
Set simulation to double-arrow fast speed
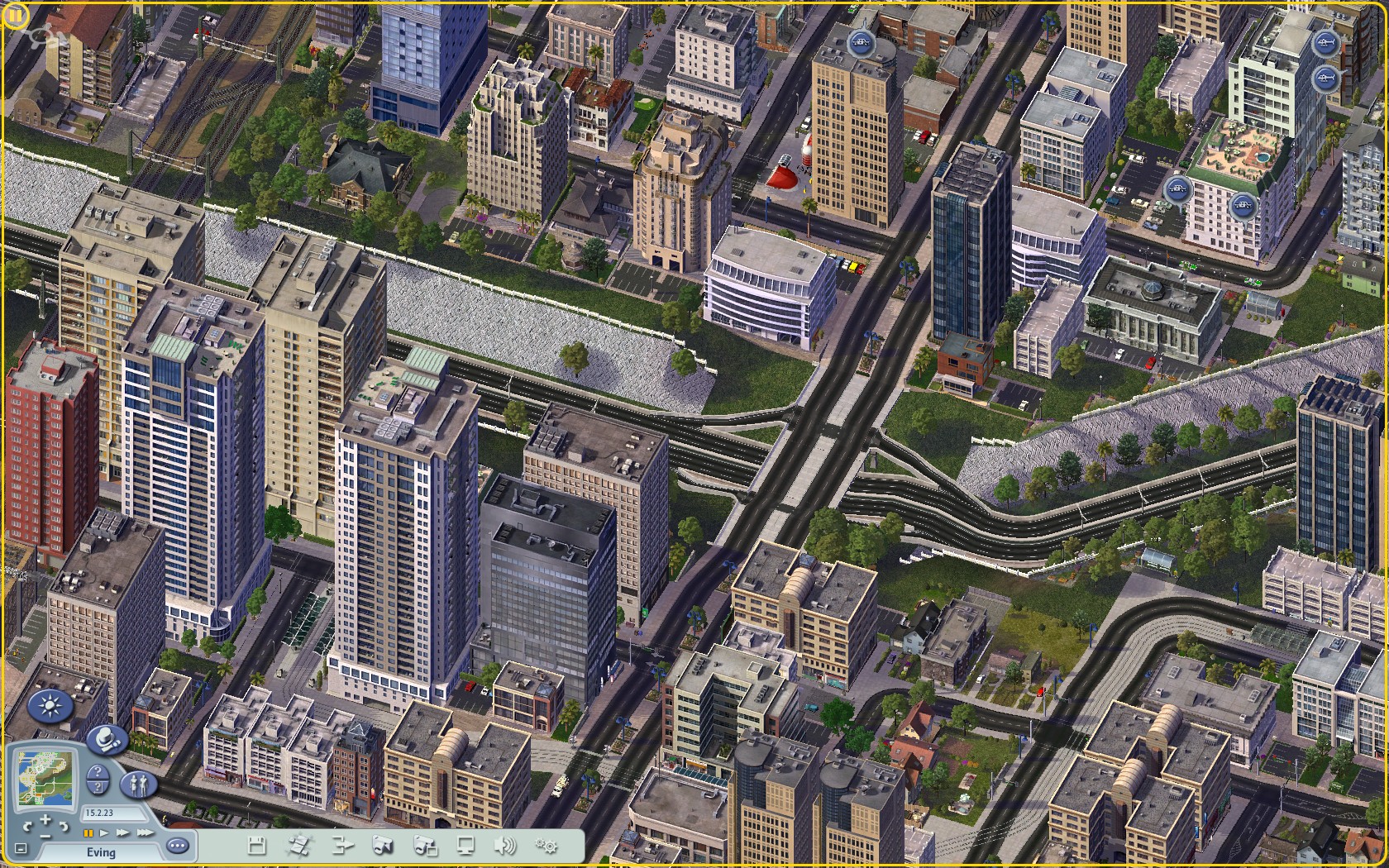coord(122,832)
